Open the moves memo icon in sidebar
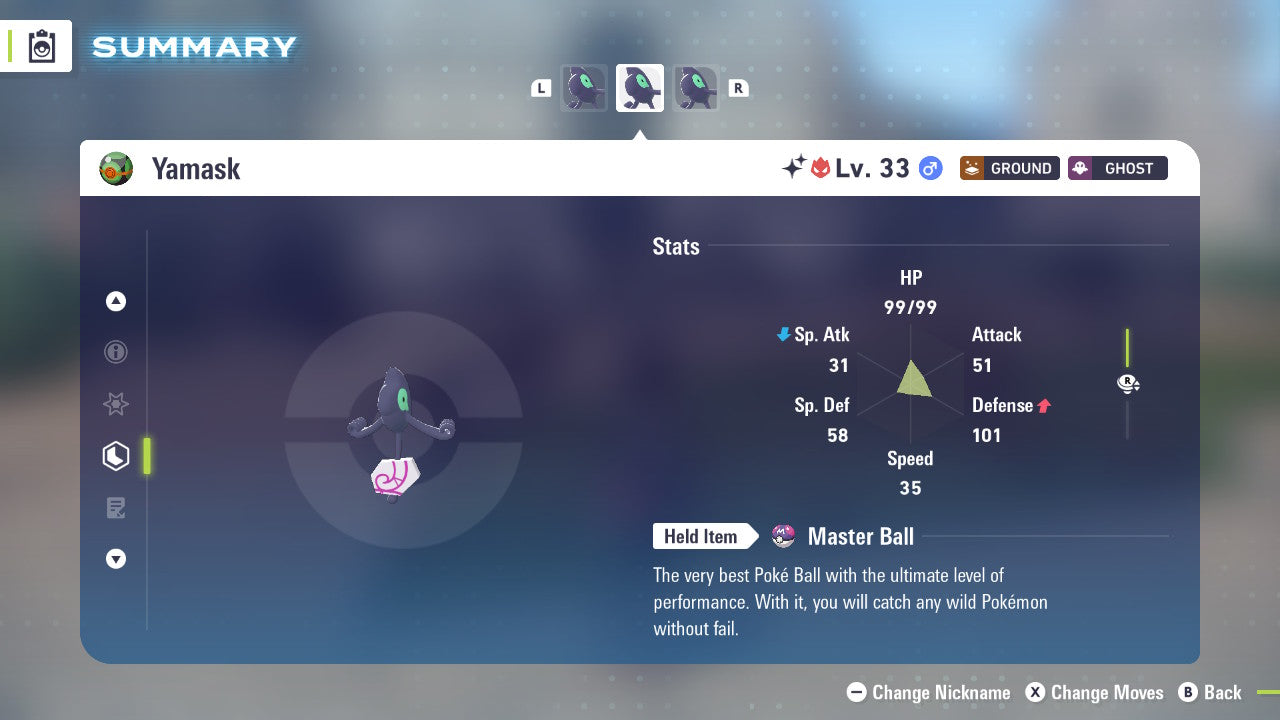The image size is (1280, 720). click(x=115, y=508)
